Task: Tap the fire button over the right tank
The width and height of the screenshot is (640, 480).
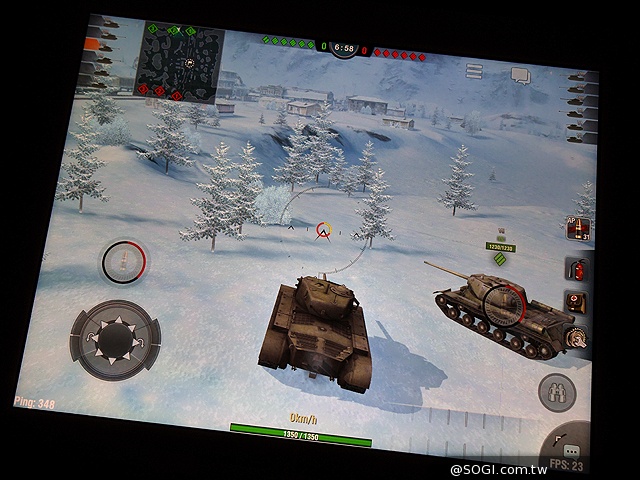Action: (x=502, y=303)
